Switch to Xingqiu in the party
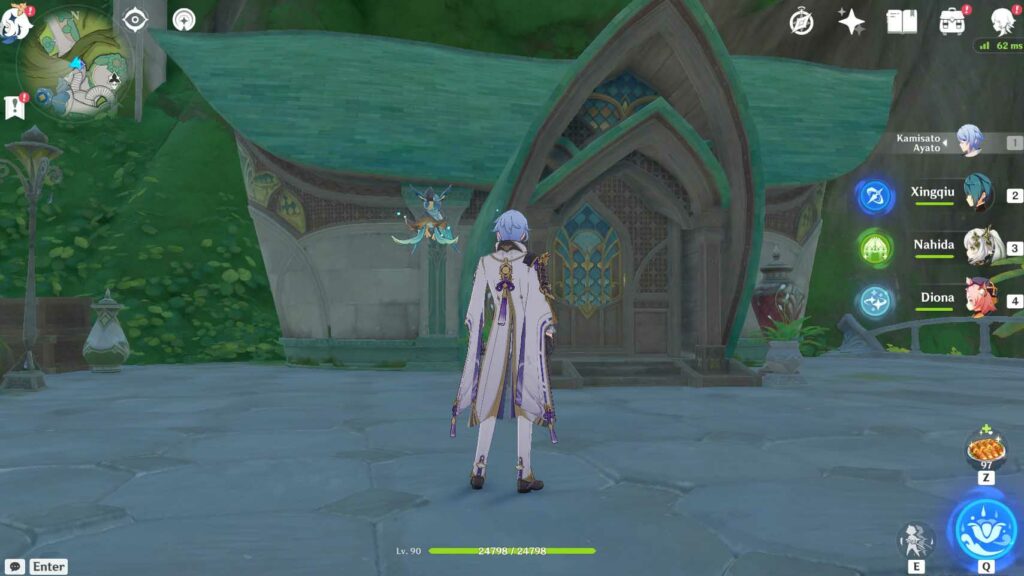 point(976,195)
